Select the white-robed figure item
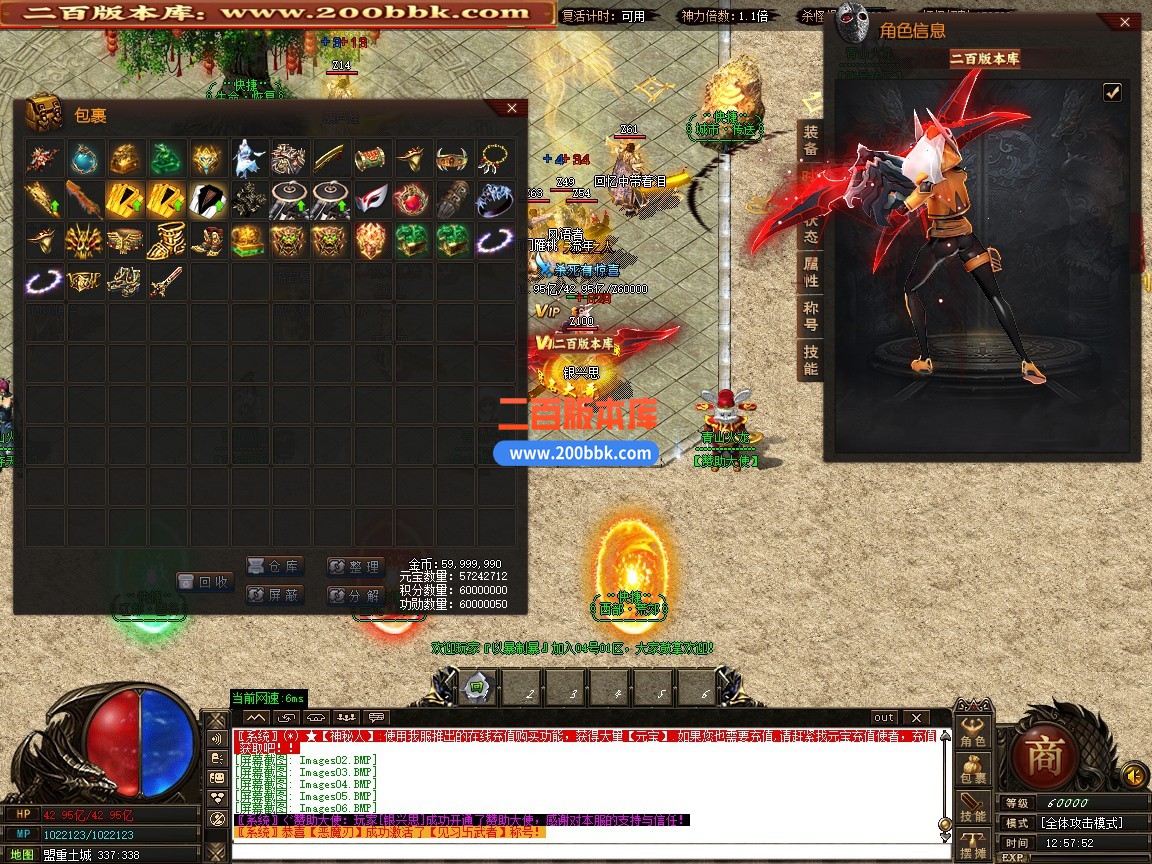Image resolution: width=1152 pixels, height=864 pixels. pyautogui.click(x=248, y=158)
